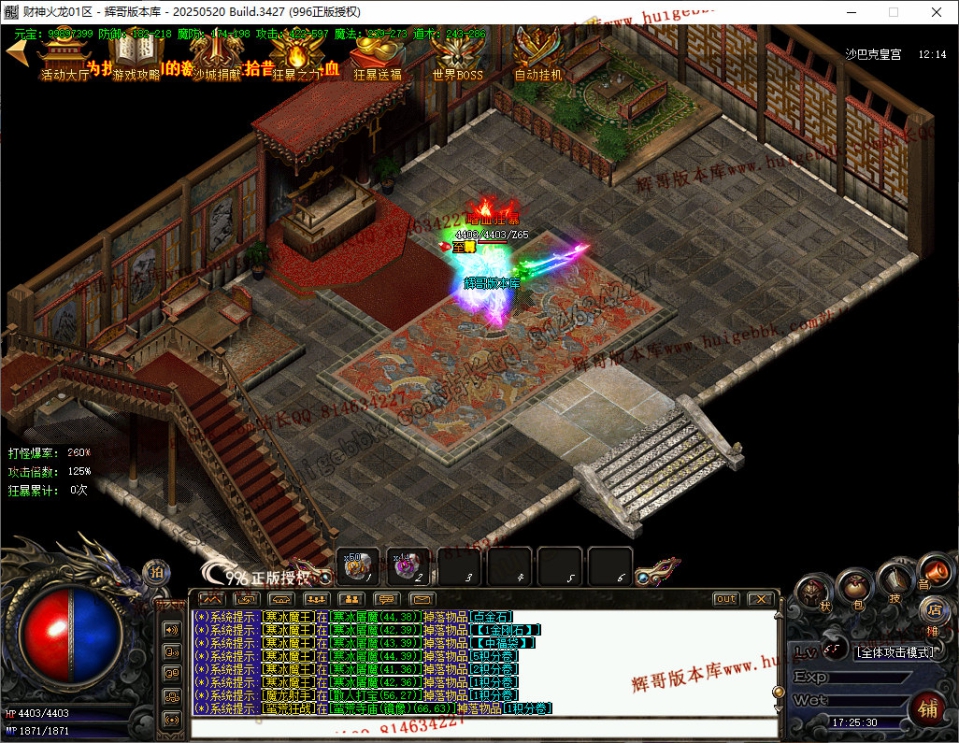Use the item in hotbar slot 2
The image size is (959, 743).
tap(408, 567)
